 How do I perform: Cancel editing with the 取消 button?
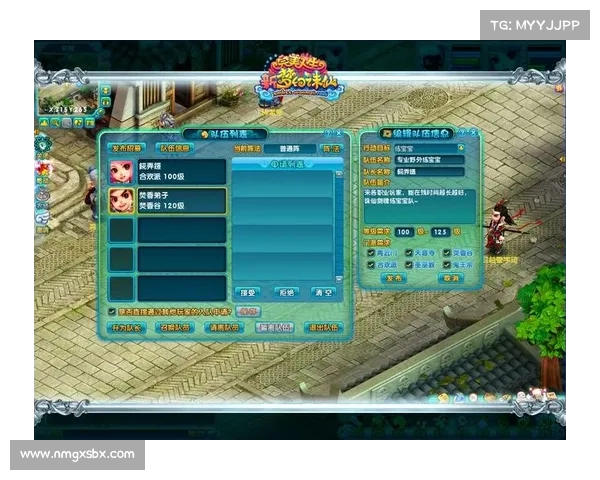450,279
